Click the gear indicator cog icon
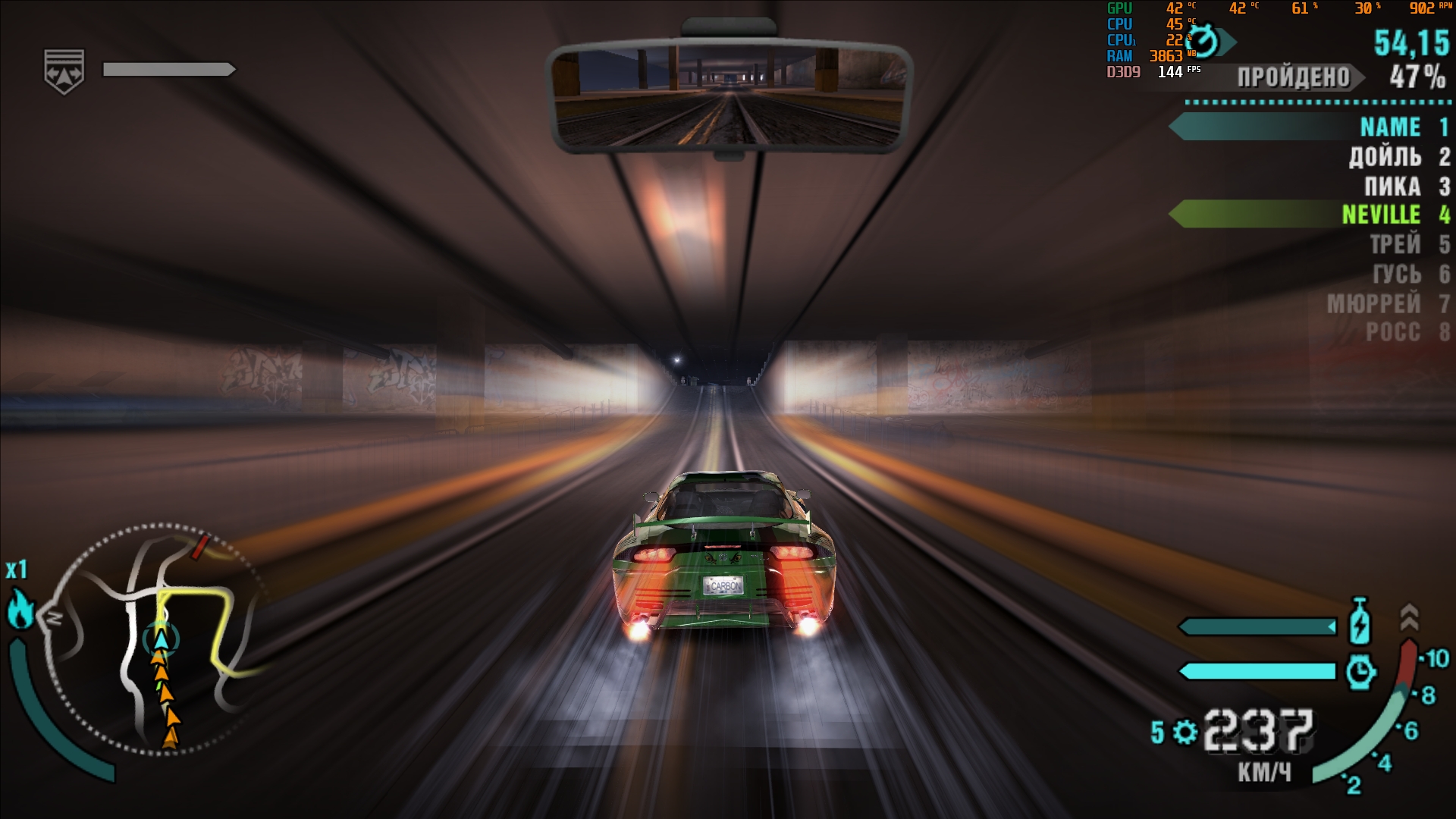The height and width of the screenshot is (819, 1456). click(x=1184, y=732)
